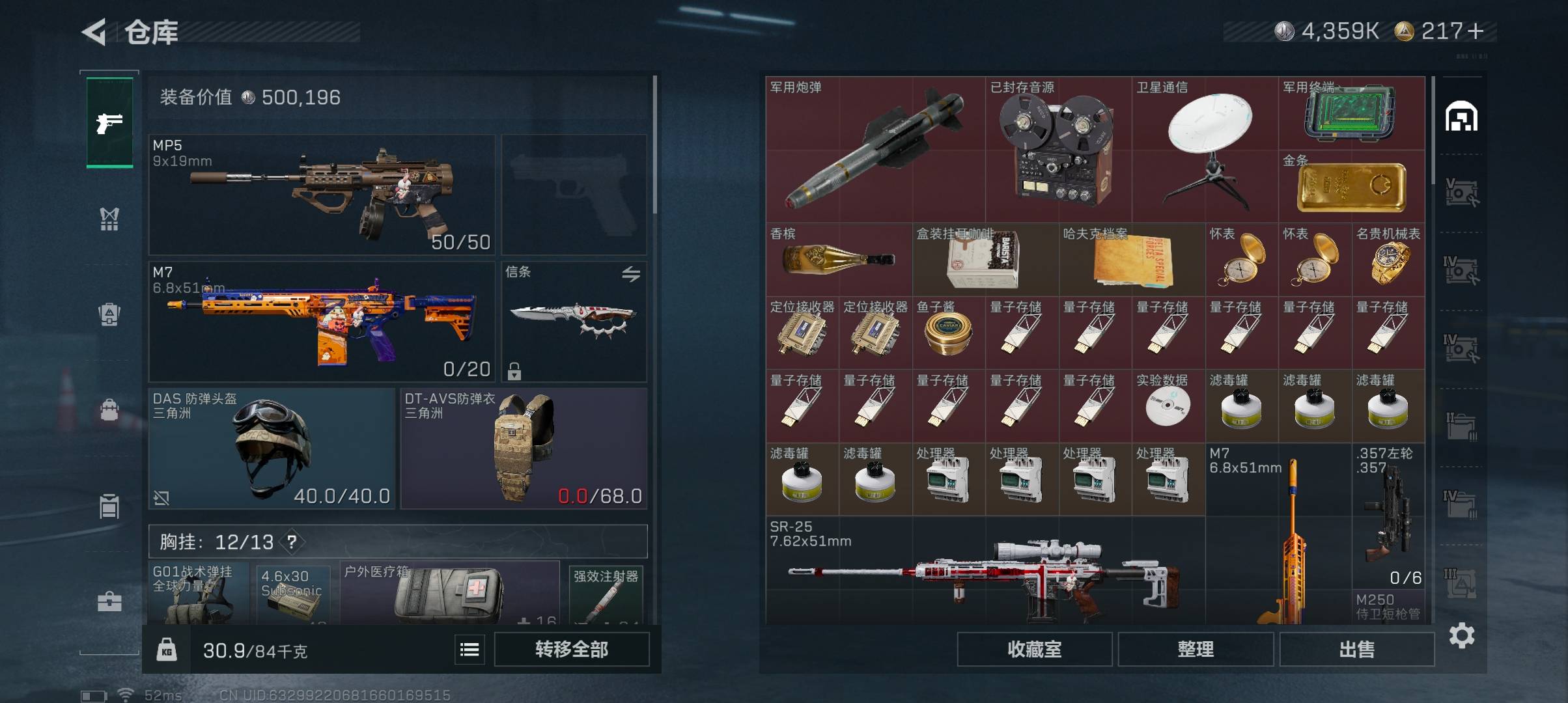Tap the 出售 sell button
1568x703 pixels.
coord(1356,649)
